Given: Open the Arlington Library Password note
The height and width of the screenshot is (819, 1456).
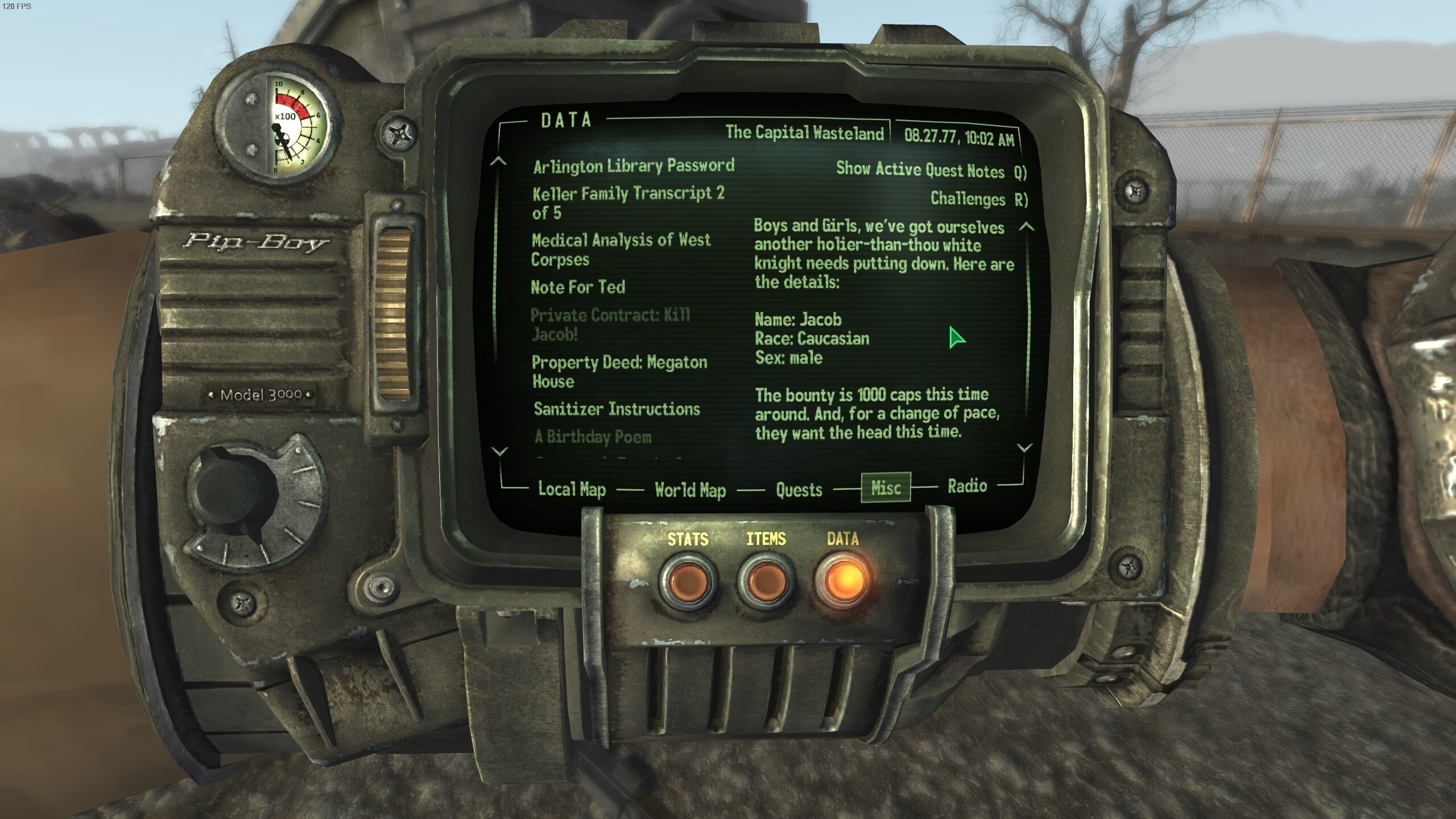Looking at the screenshot, I should point(634,166).
